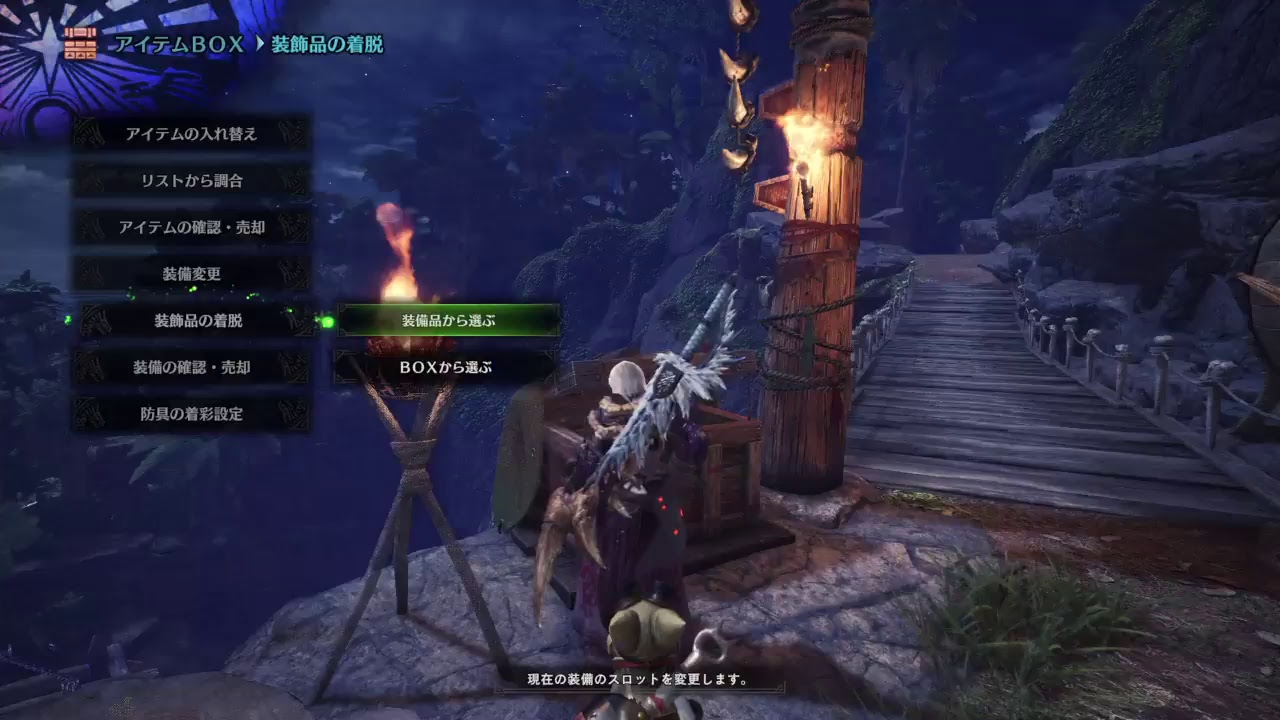Click the crest icon beside 防具の着彩設定
The width and height of the screenshot is (1280, 720).
[87, 415]
